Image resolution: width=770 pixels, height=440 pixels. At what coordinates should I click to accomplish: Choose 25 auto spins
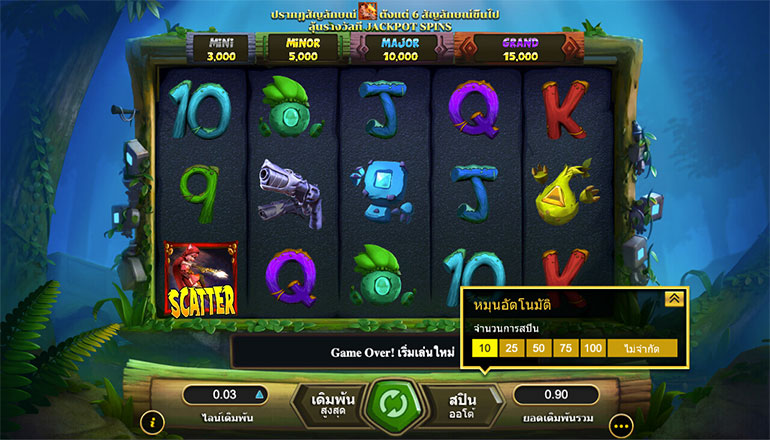pyautogui.click(x=511, y=349)
